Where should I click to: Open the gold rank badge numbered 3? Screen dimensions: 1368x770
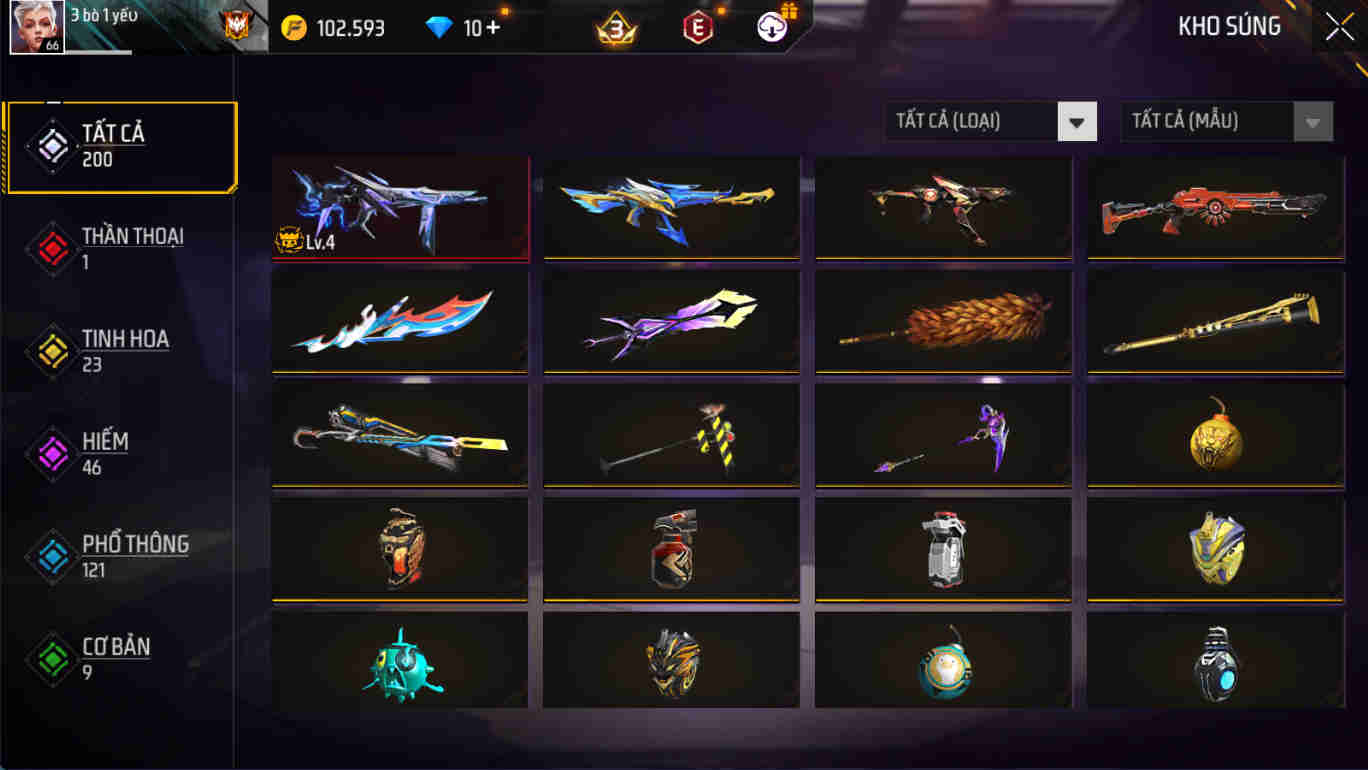pos(612,26)
